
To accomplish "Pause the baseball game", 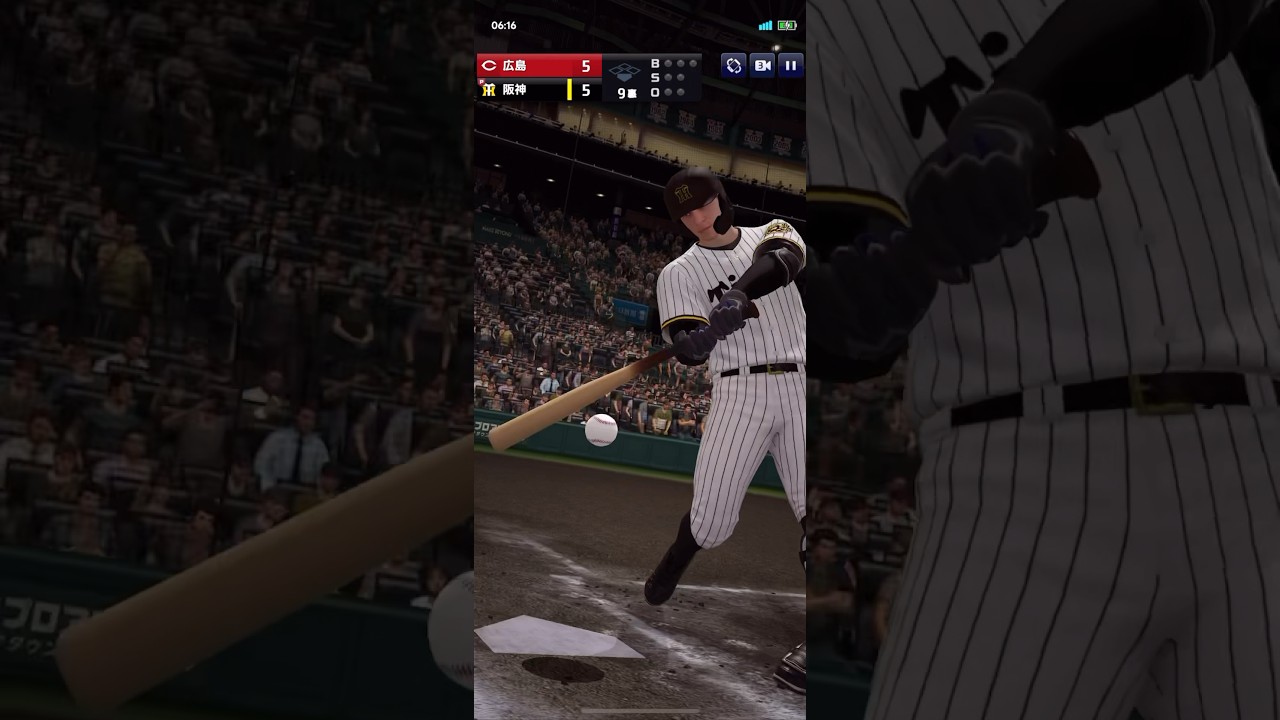I will click(790, 66).
